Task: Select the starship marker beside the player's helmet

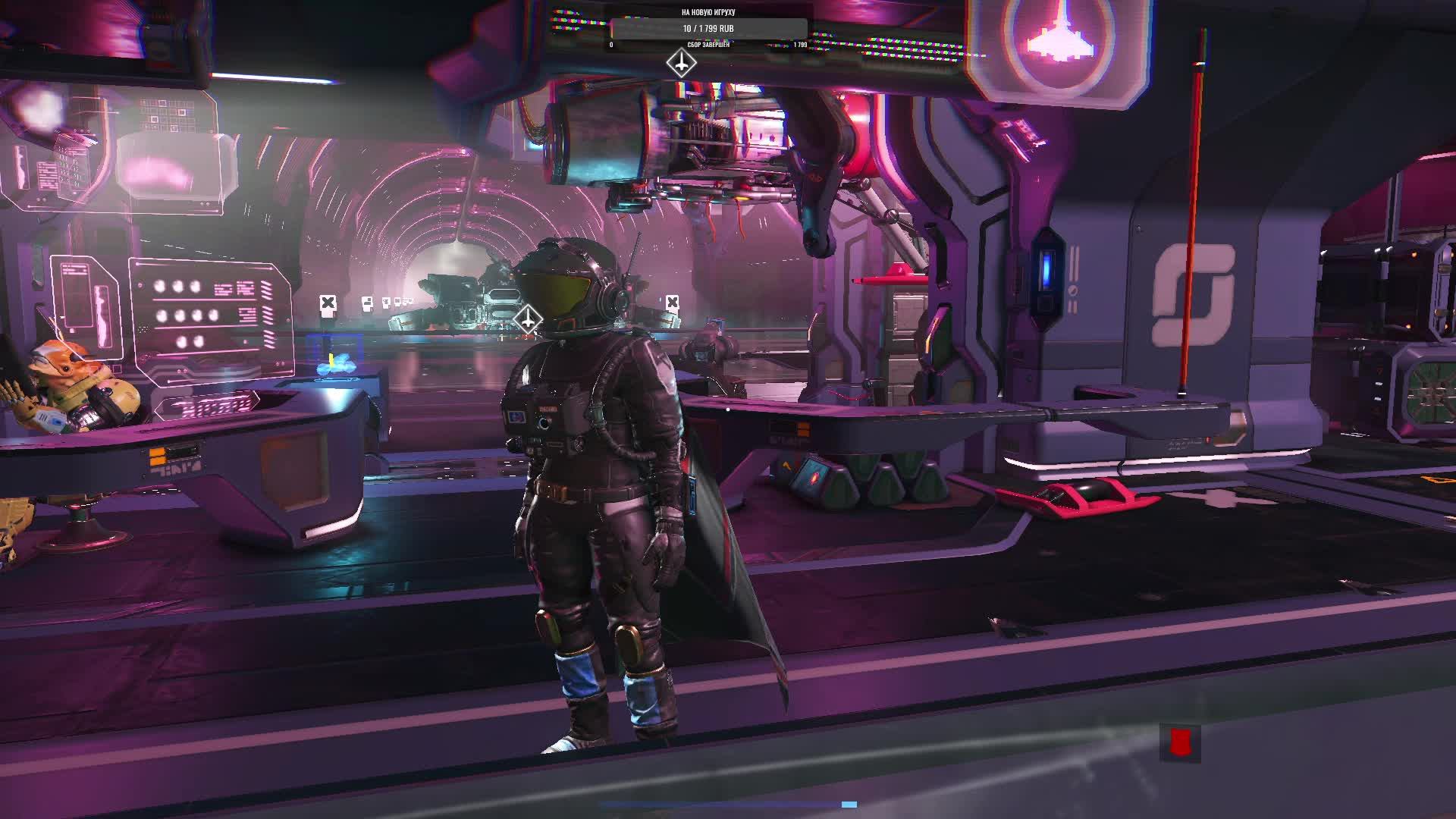Action: pos(528,318)
